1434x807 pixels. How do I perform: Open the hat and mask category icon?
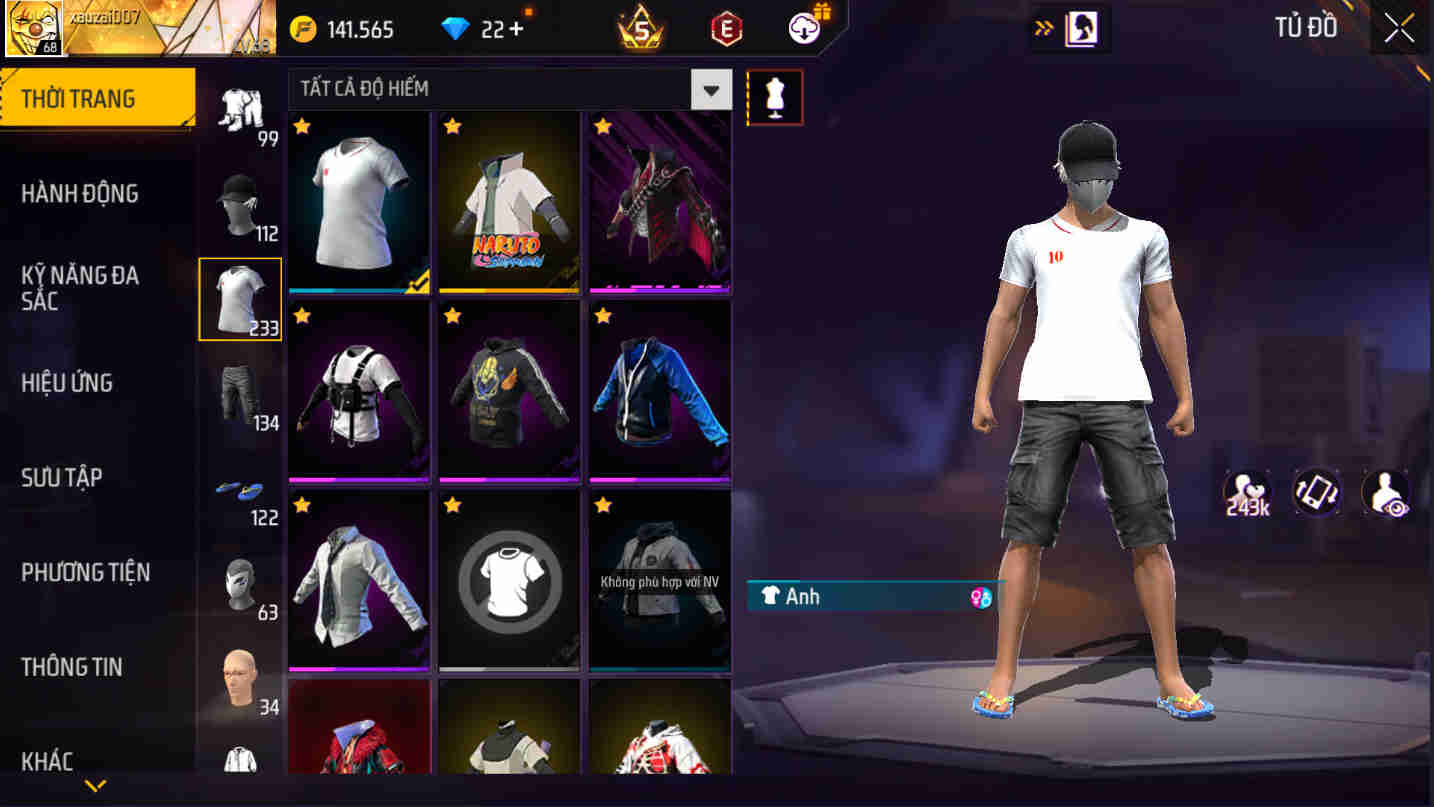click(239, 196)
